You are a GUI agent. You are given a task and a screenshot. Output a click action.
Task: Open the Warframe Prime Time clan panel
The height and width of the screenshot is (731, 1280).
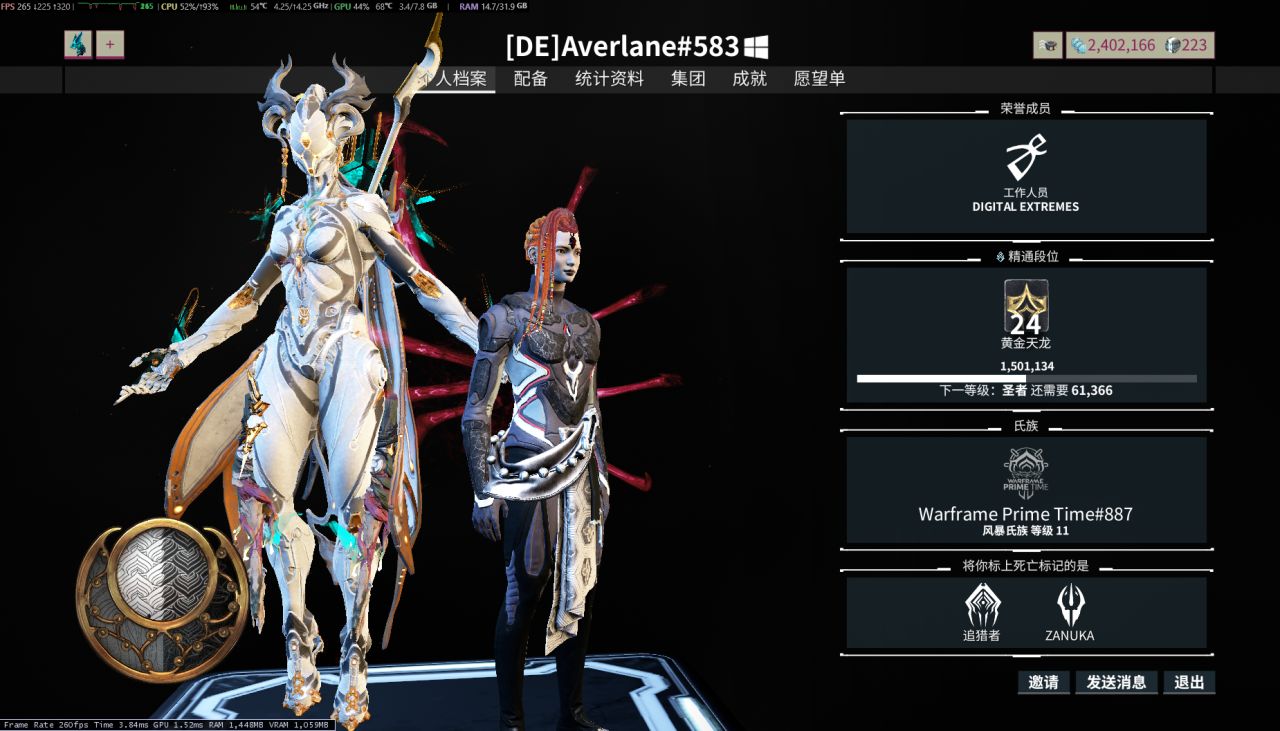pos(1026,489)
